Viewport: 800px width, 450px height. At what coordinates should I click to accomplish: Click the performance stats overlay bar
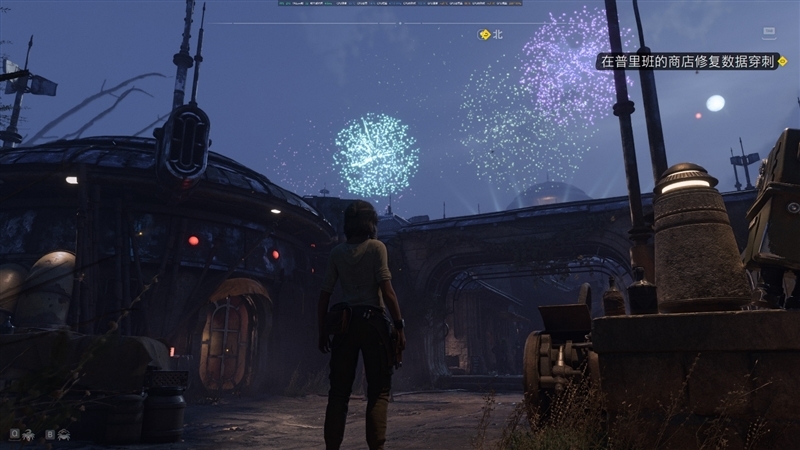pyautogui.click(x=400, y=3)
